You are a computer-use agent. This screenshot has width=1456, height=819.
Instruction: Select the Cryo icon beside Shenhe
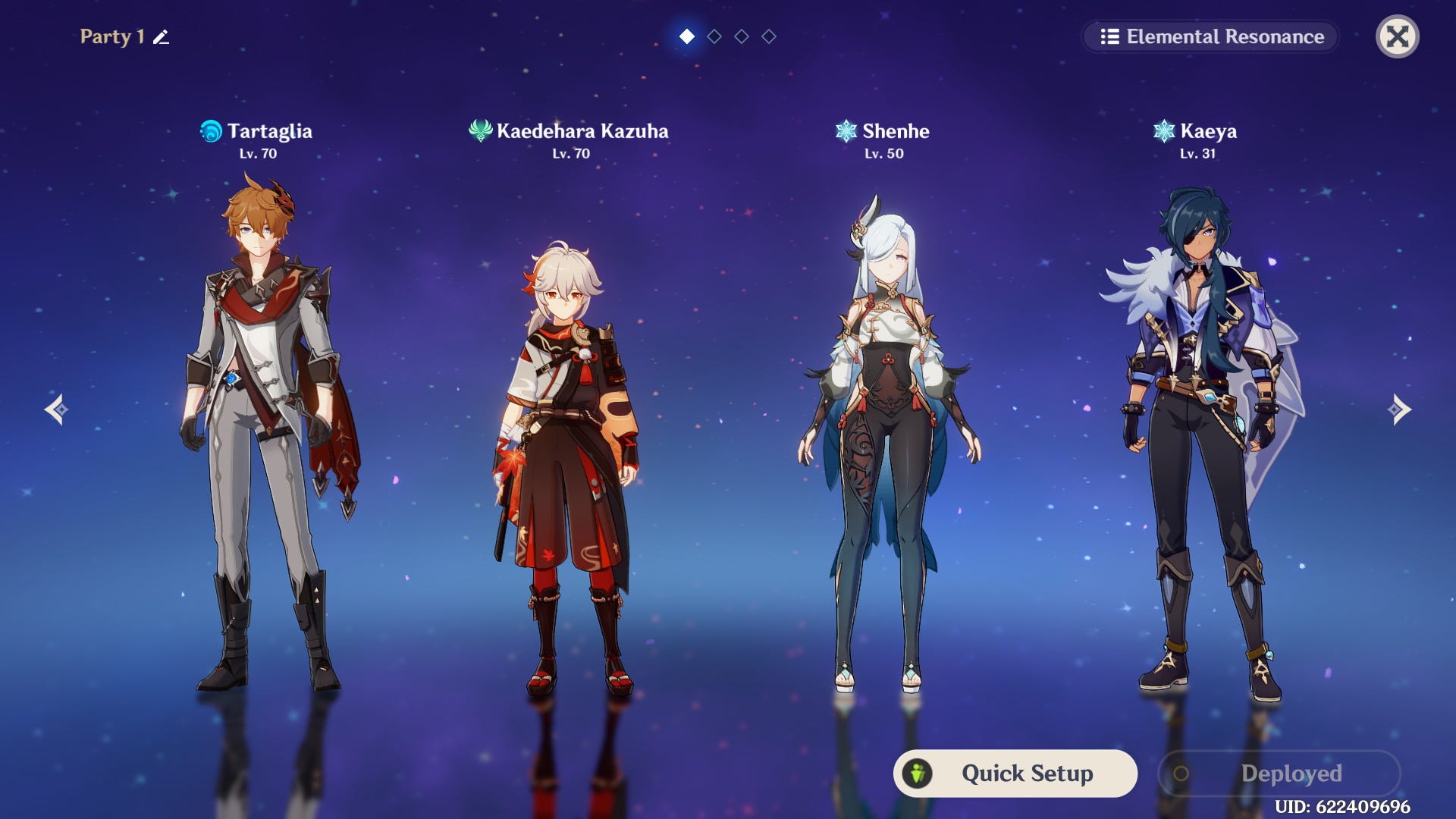[846, 130]
